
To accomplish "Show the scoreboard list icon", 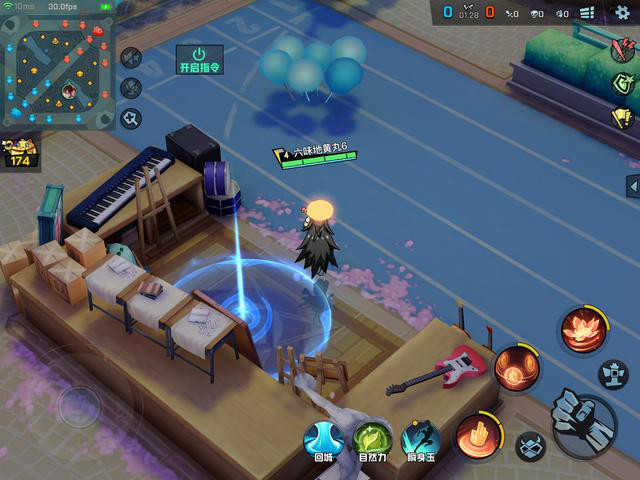I will 587,13.
